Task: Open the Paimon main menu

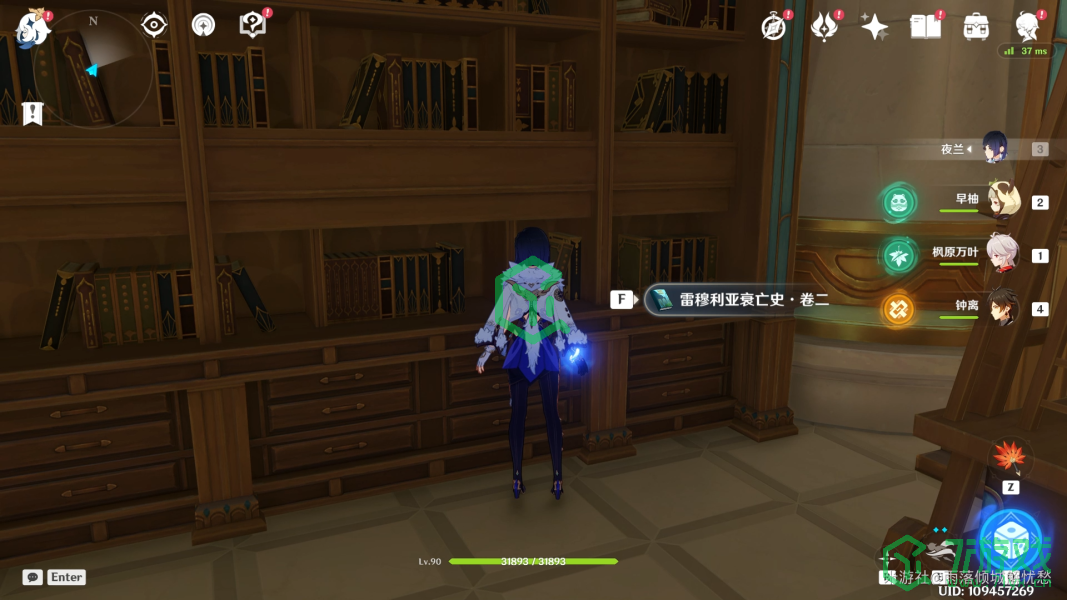Action: point(33,27)
